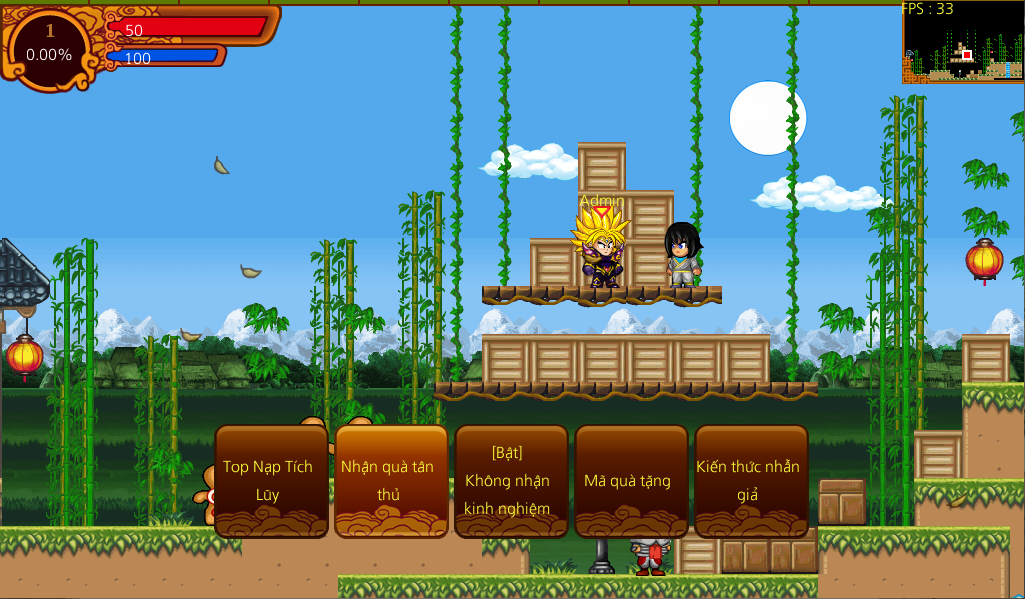Select the Mã quà tặng option

click(x=631, y=481)
